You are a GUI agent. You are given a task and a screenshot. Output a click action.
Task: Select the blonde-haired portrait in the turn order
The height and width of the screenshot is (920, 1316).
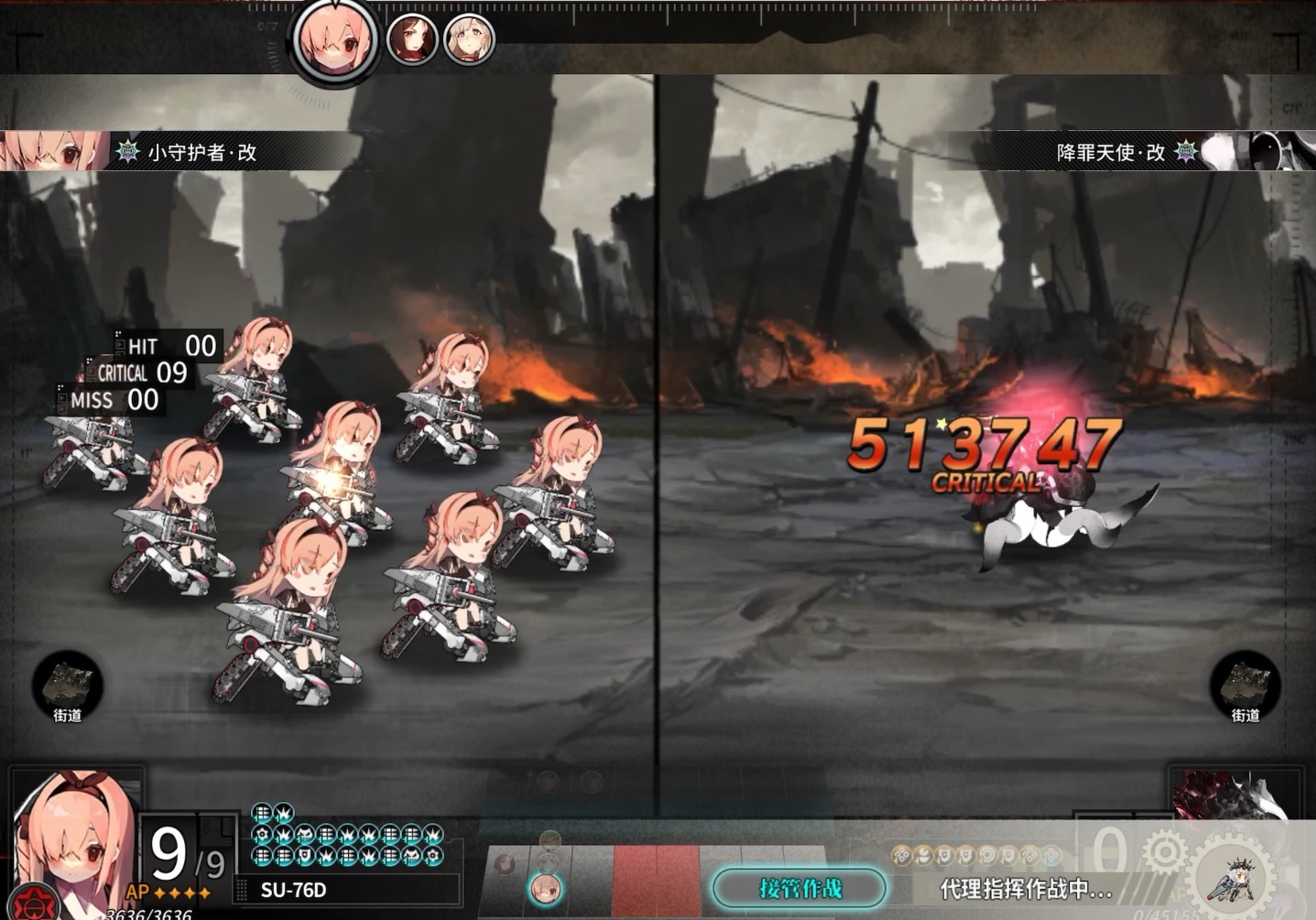469,39
